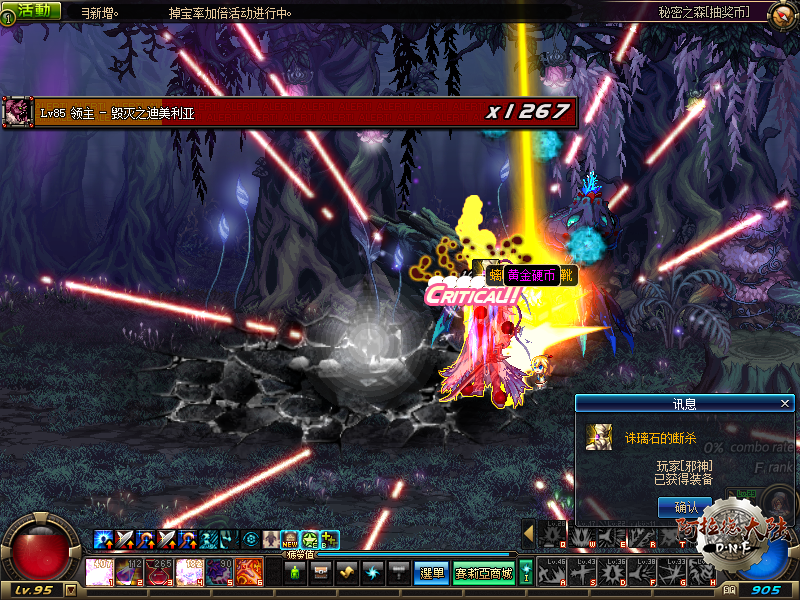Screen dimensions: 800x600
Task: Click the boss portrait on the health bar
Action: (x=18, y=111)
